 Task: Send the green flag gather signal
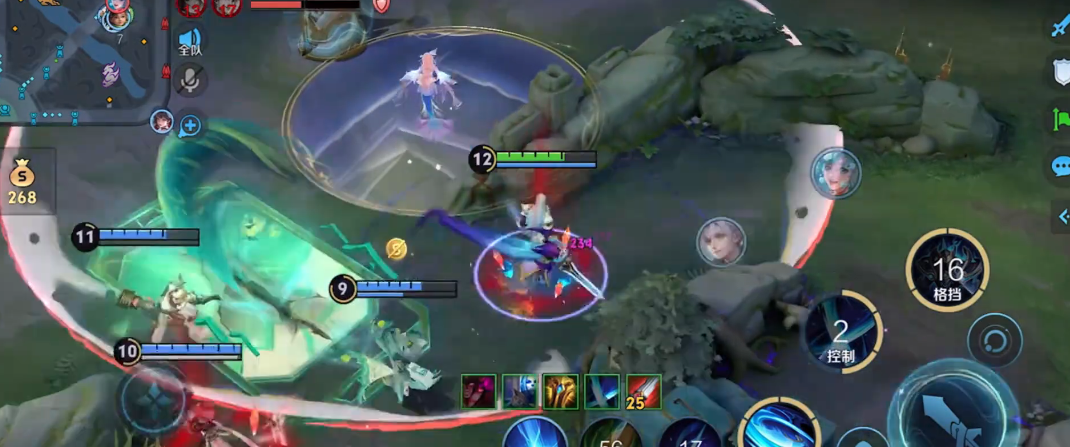[x=1060, y=117]
